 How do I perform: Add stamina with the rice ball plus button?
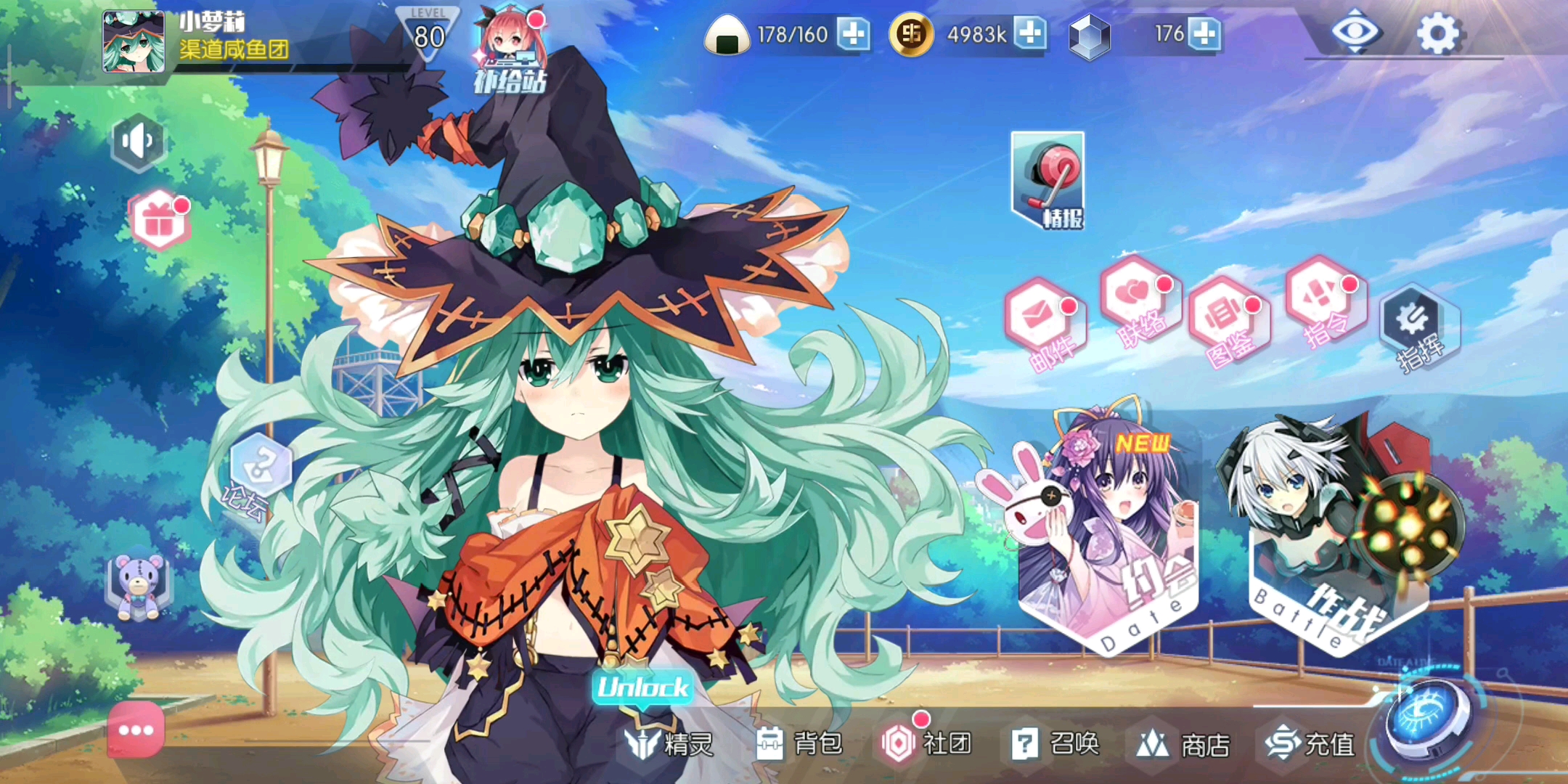point(854,34)
